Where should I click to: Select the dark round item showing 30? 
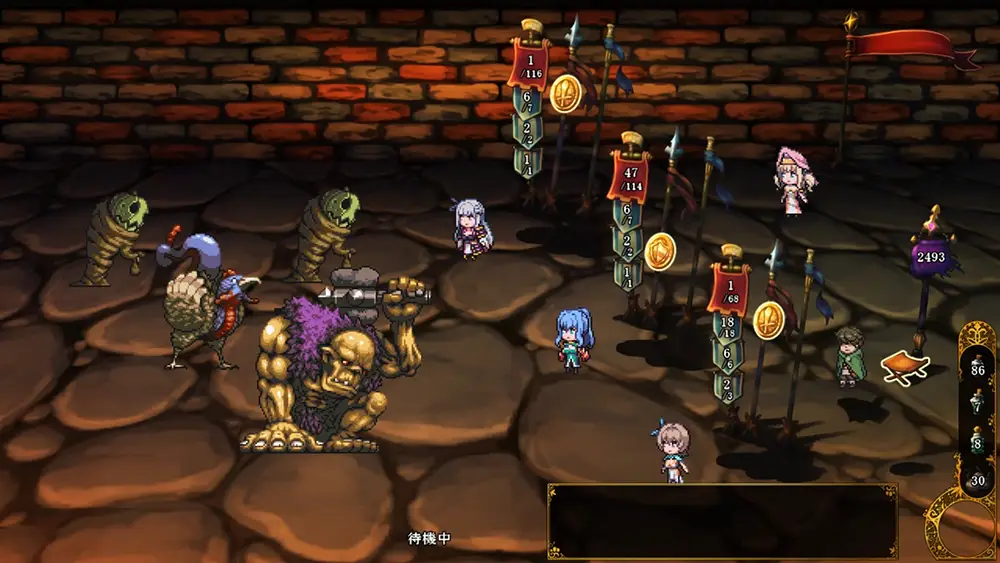tap(978, 476)
